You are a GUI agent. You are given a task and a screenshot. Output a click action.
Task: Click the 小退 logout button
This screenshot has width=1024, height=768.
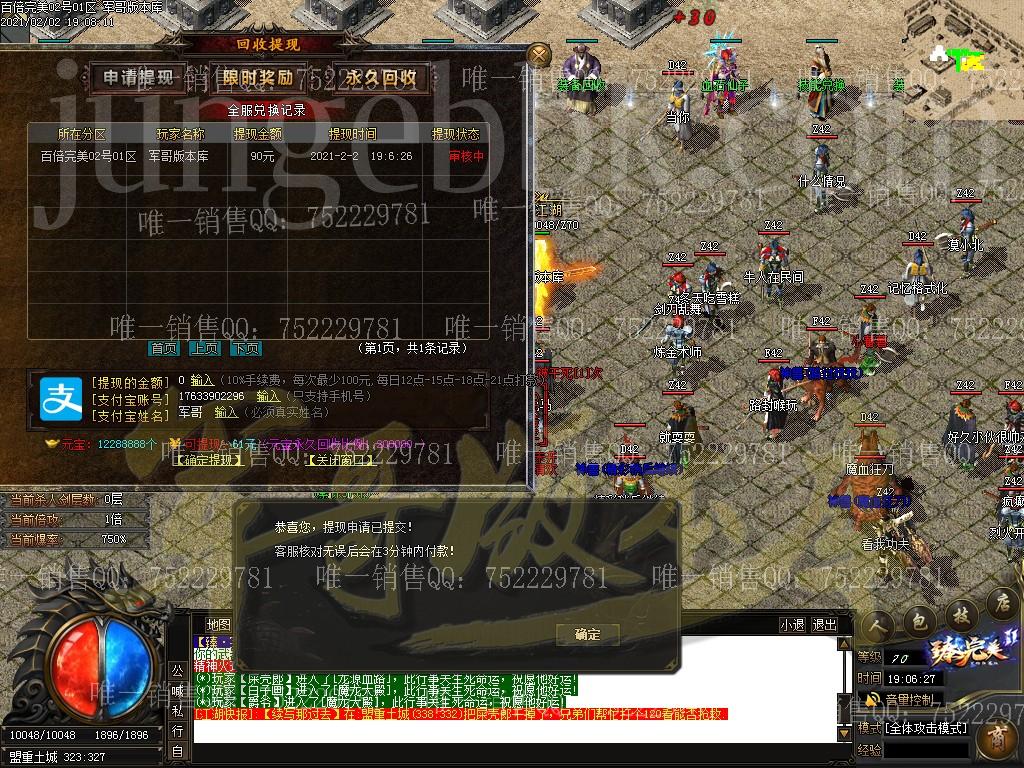(x=792, y=624)
